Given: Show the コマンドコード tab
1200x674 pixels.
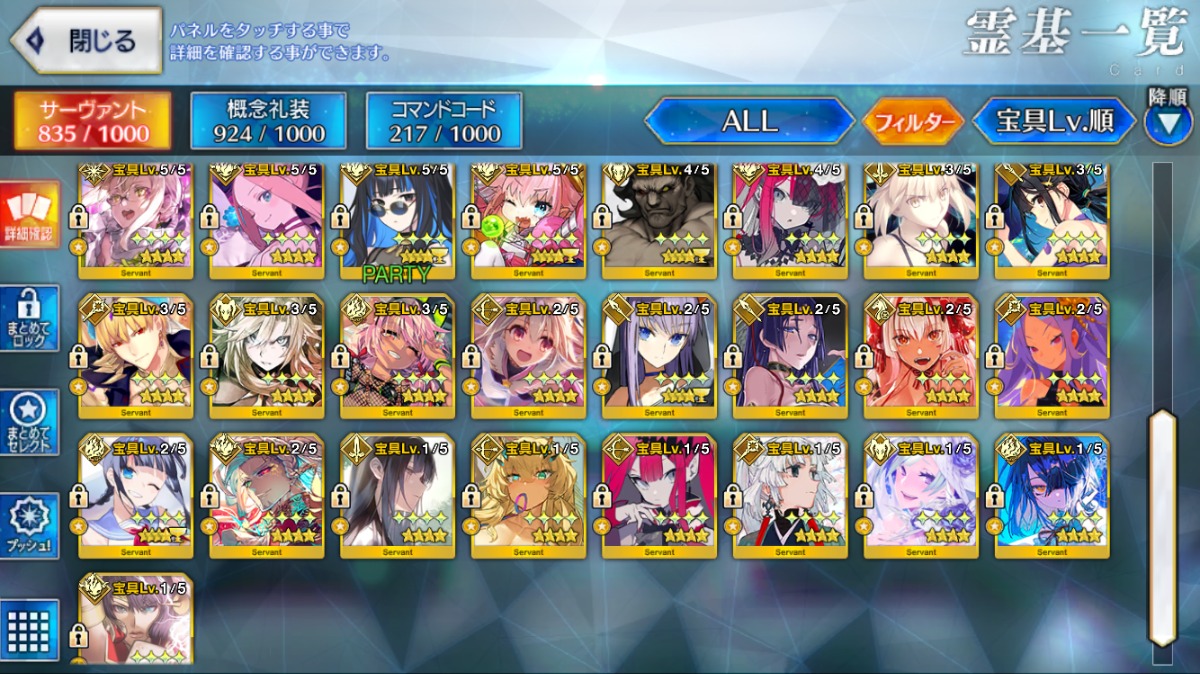Looking at the screenshot, I should pyautogui.click(x=444, y=122).
